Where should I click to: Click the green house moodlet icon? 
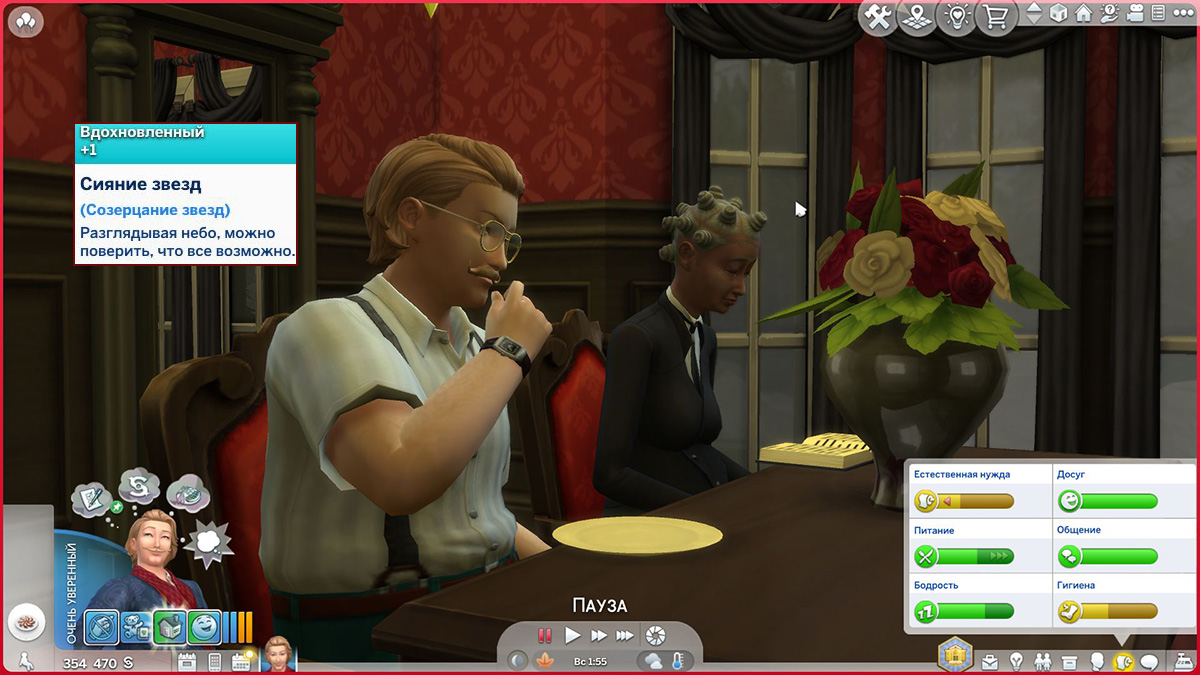pyautogui.click(x=169, y=627)
